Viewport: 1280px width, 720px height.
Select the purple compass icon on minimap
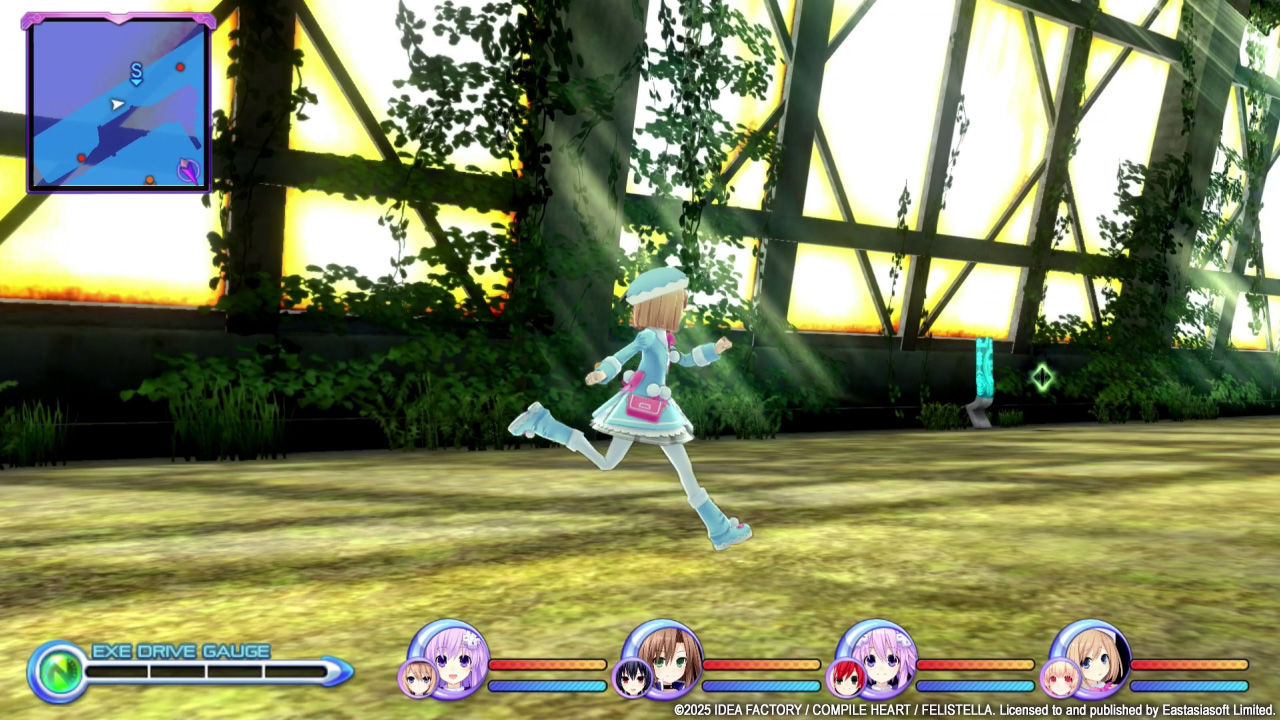[188, 170]
